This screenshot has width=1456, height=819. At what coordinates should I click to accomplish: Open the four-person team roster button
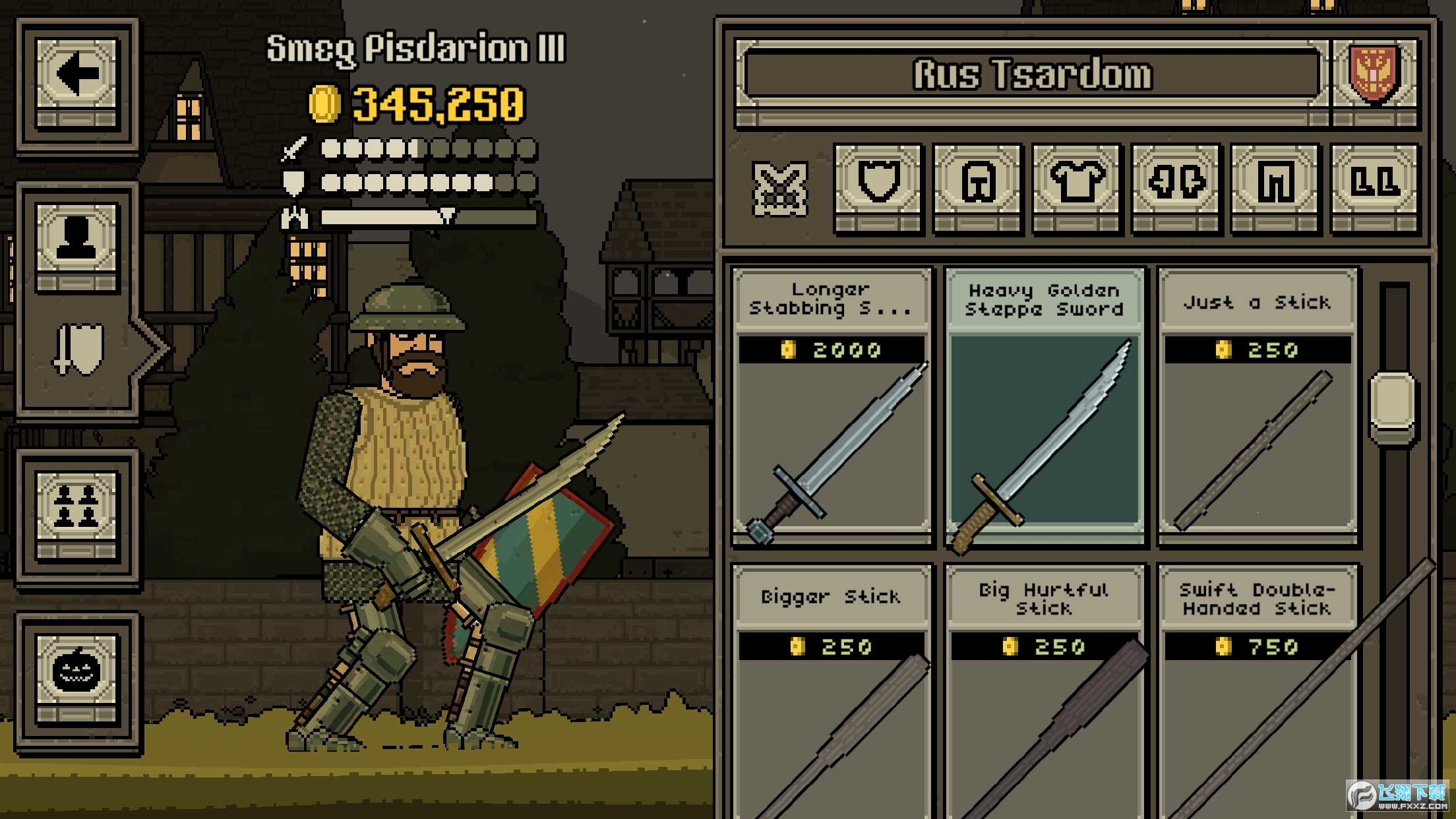[77, 508]
